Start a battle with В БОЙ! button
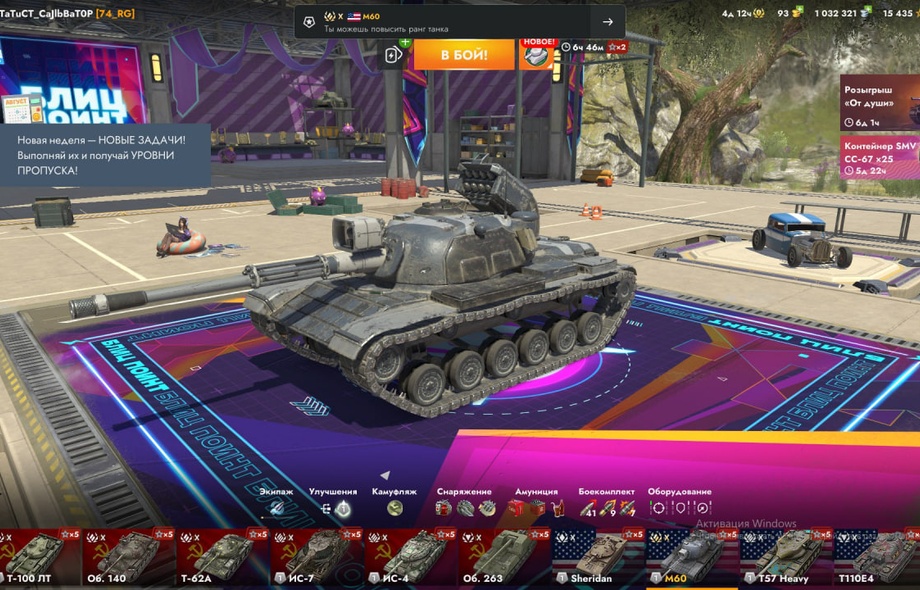Viewport: 920px width, 590px height. (x=464, y=54)
